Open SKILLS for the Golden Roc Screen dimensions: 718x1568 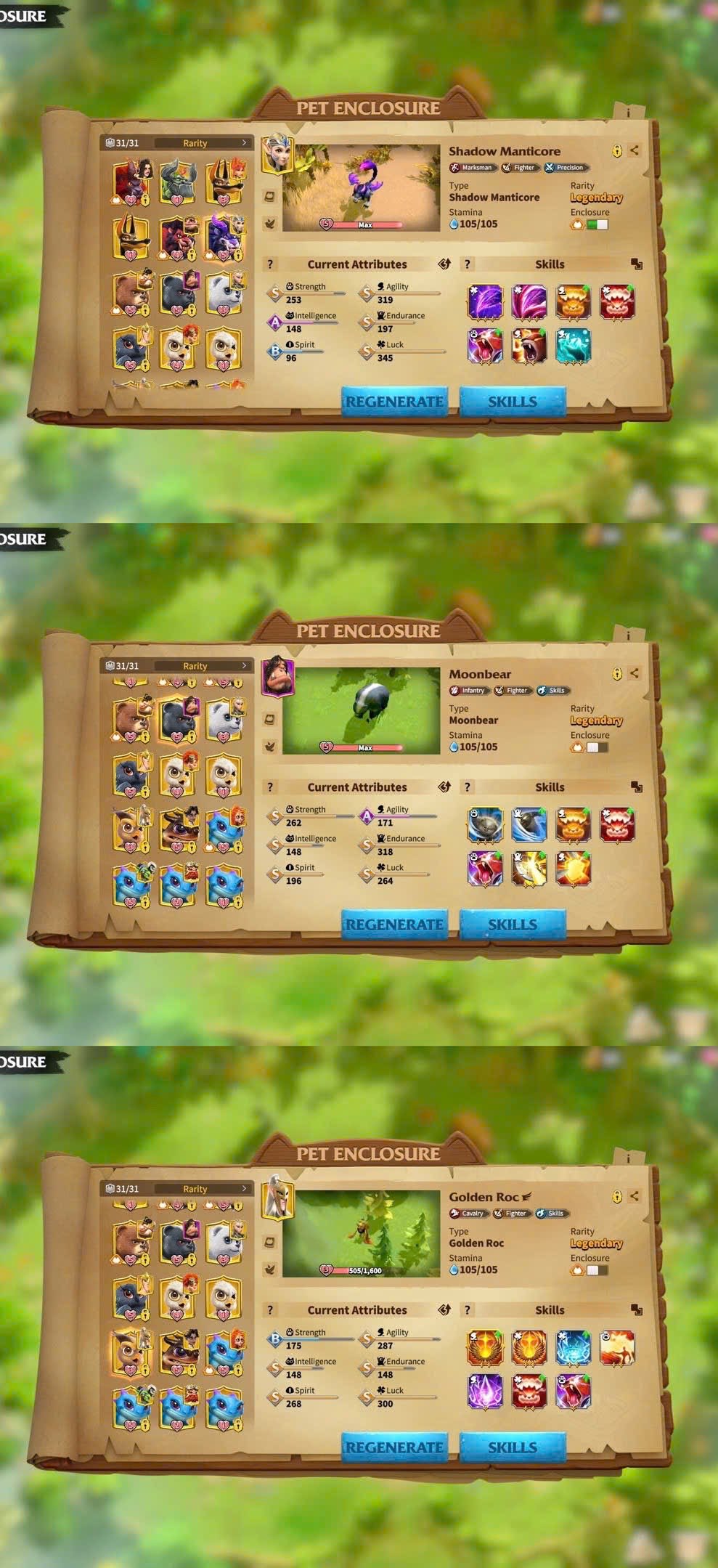[x=512, y=1447]
